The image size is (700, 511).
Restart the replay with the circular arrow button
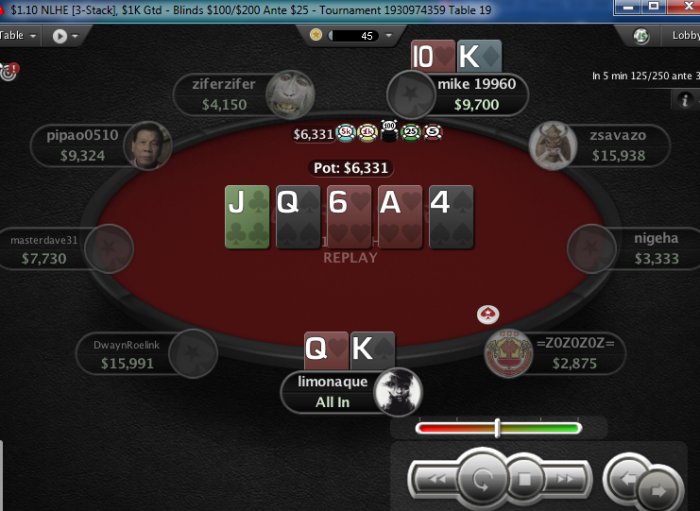coord(480,479)
